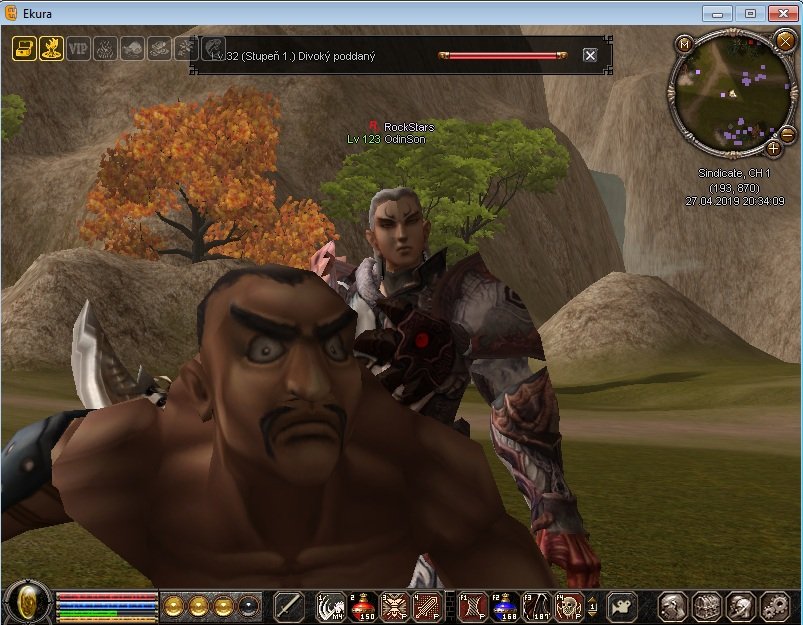
Task: Activate the claw slash skill slot
Action: click(330, 606)
